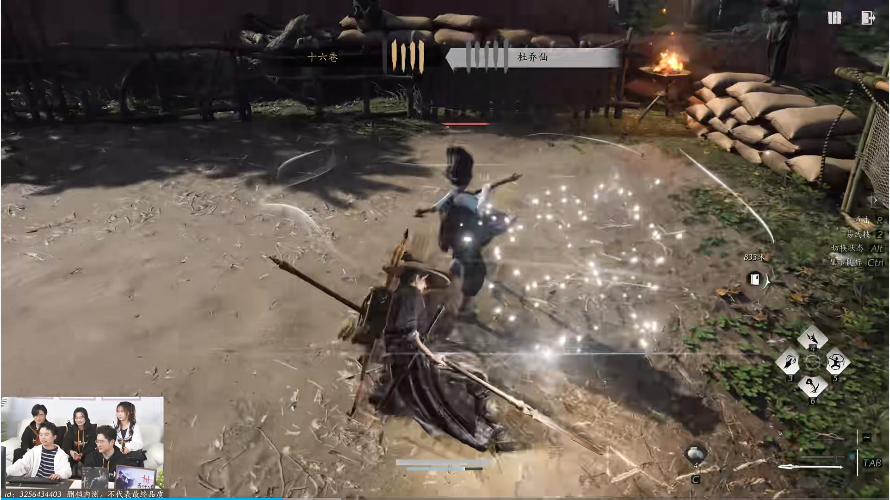Screen dimensions: 890x500
Task: Click the white card icon under 833
Action: [756, 279]
